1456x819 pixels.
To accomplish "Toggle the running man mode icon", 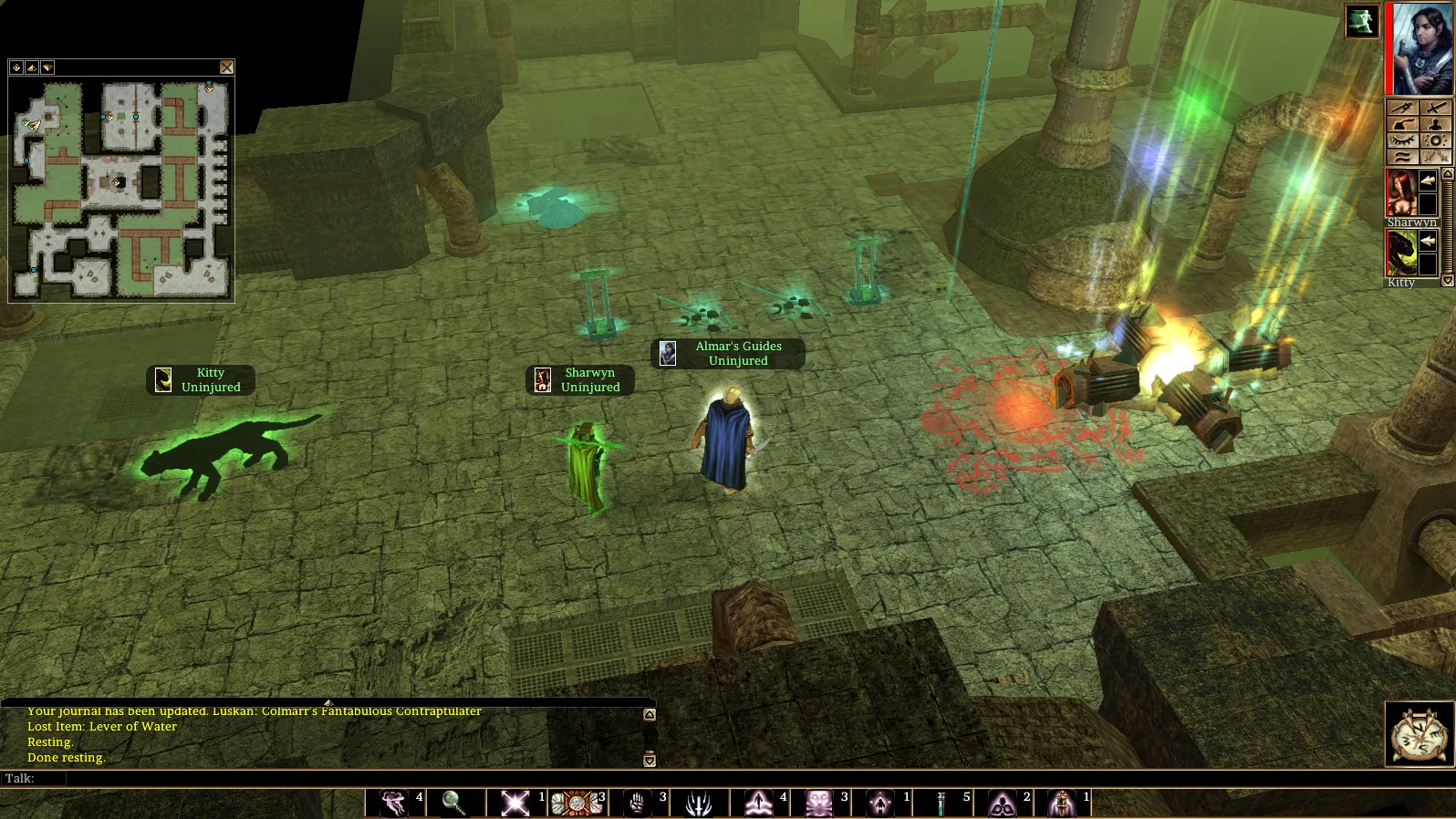I will (x=1361, y=22).
